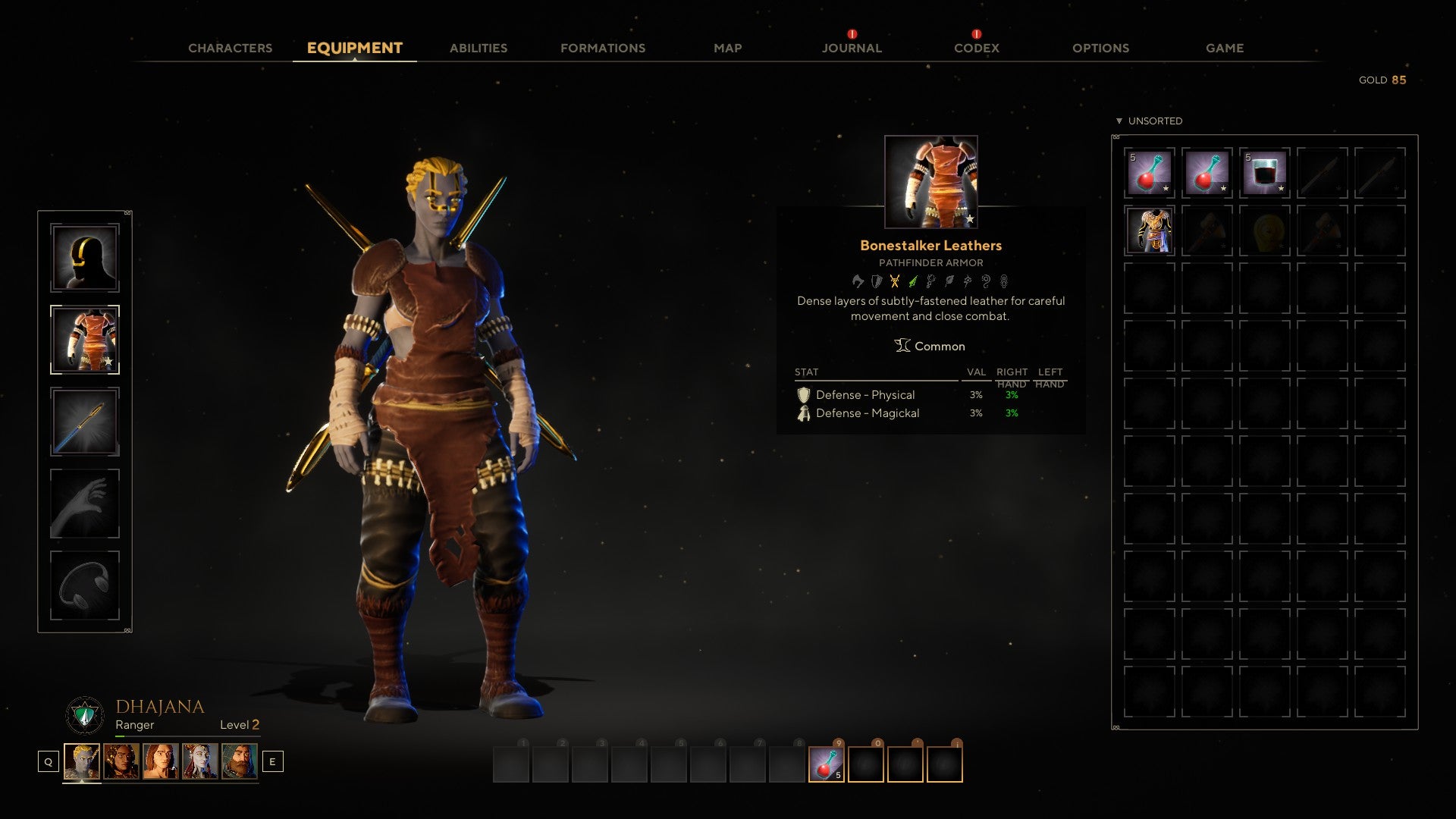
Task: Collapse the UNSORTED inventory section
Action: coord(1119,121)
